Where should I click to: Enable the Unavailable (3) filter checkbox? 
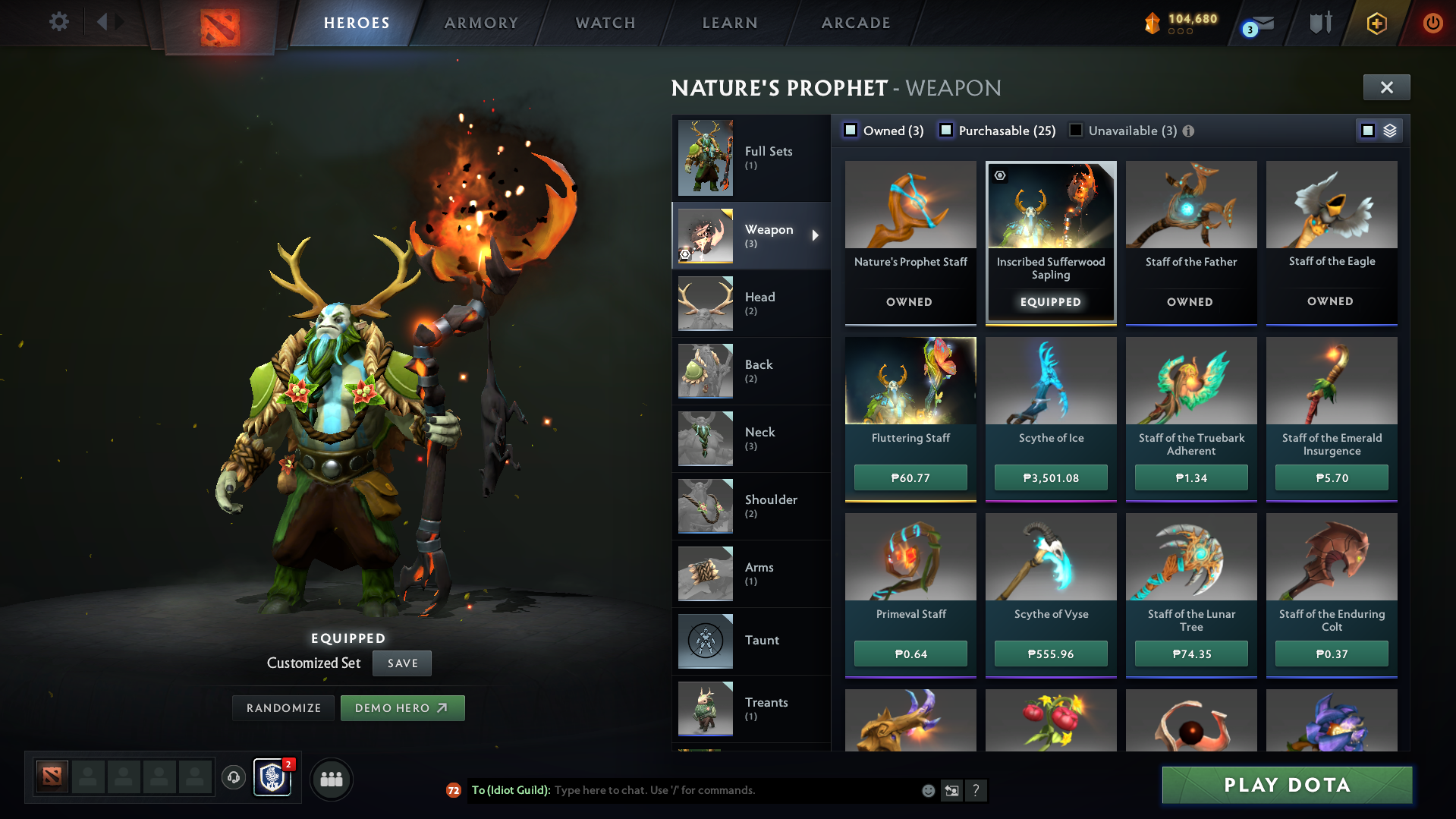pos(1075,130)
